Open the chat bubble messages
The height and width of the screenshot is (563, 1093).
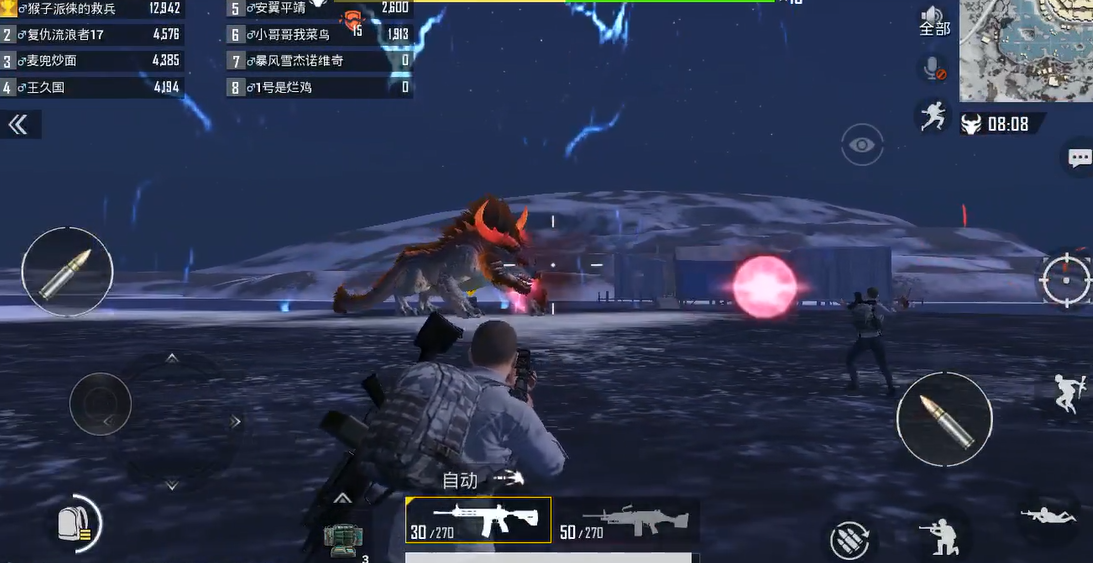click(1079, 158)
